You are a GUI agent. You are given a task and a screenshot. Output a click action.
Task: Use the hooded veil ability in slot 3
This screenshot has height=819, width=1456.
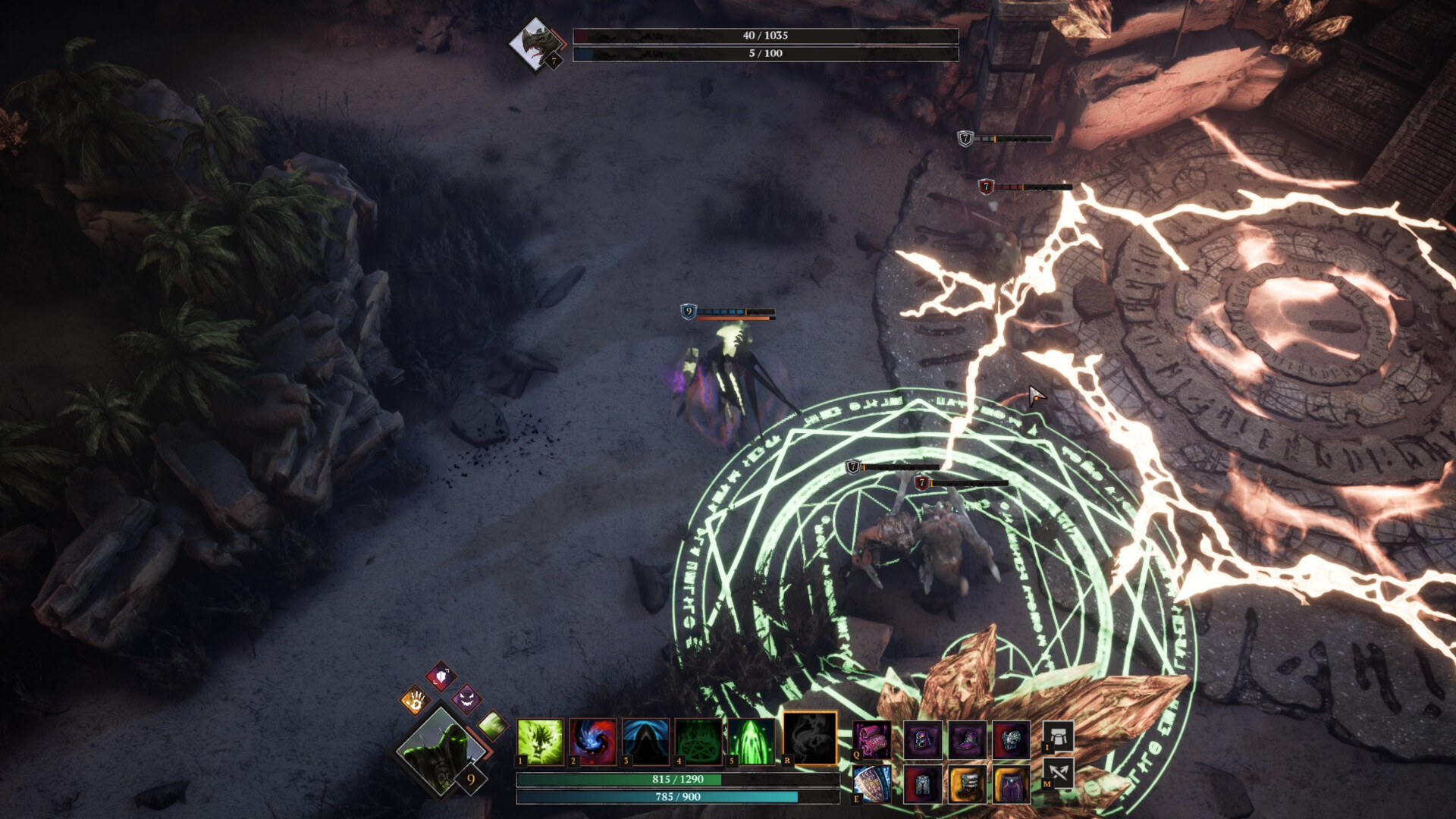tap(645, 741)
